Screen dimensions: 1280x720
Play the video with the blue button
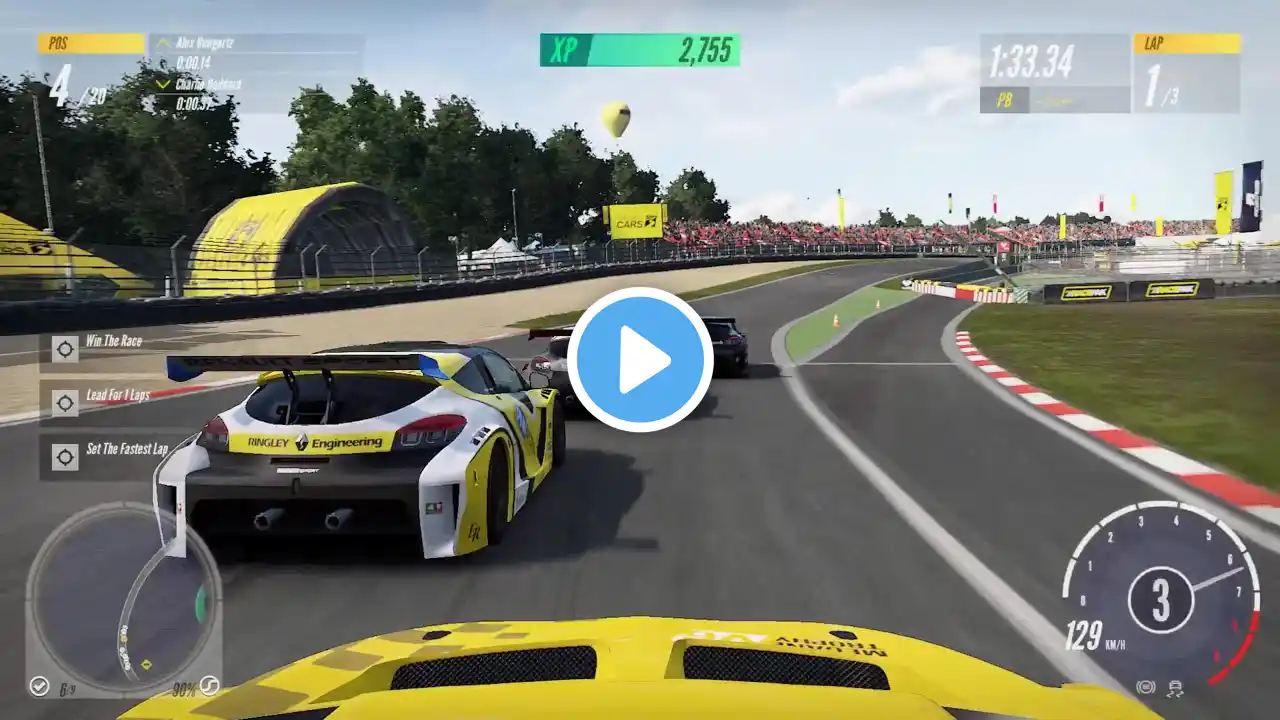coord(640,359)
